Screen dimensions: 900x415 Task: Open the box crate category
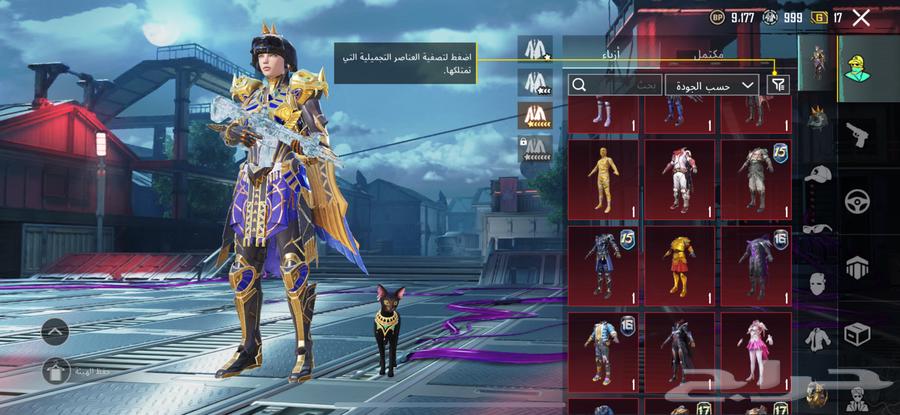coord(857,332)
